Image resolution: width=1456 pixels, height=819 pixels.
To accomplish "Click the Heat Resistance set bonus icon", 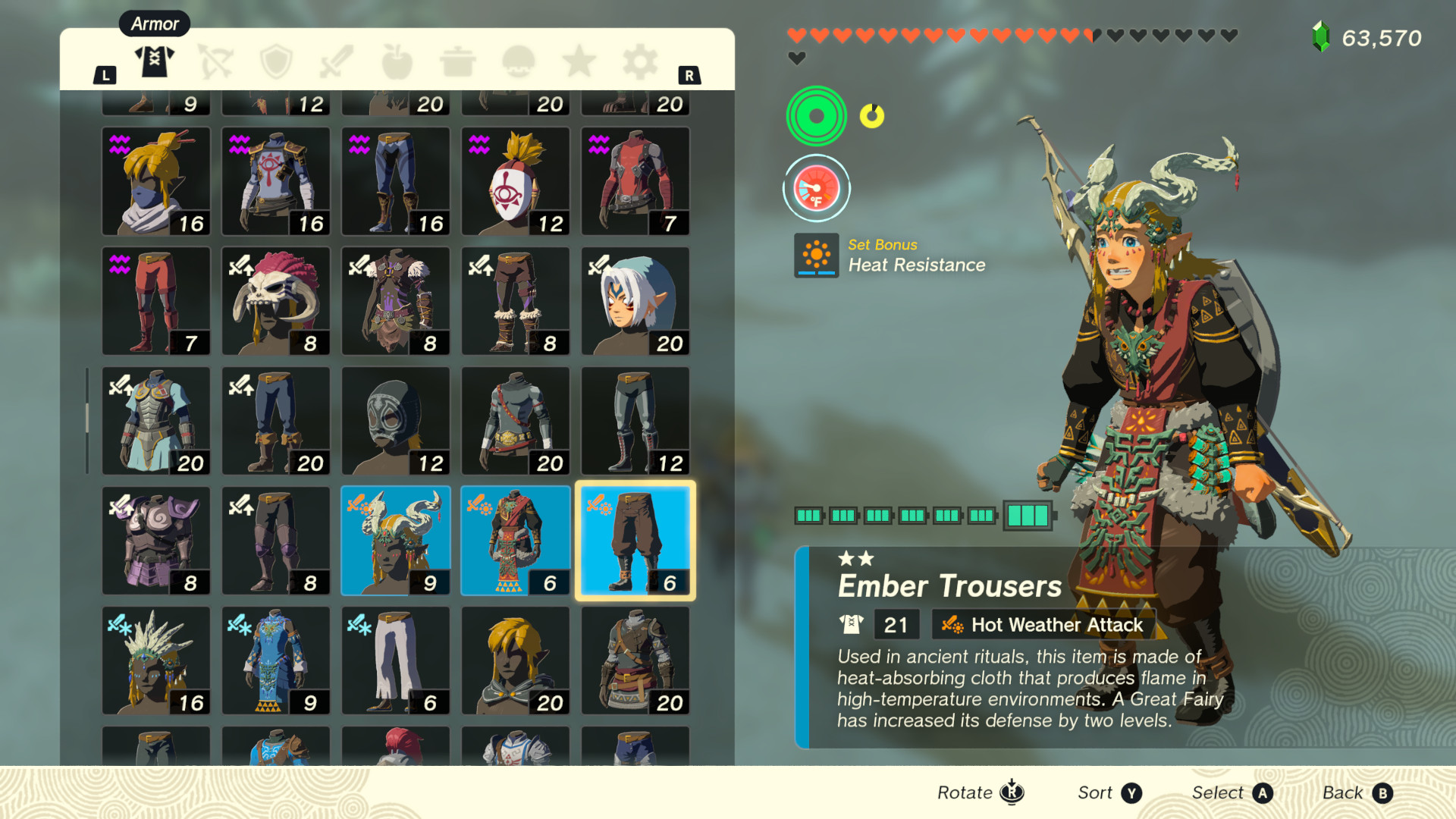I will 816,256.
